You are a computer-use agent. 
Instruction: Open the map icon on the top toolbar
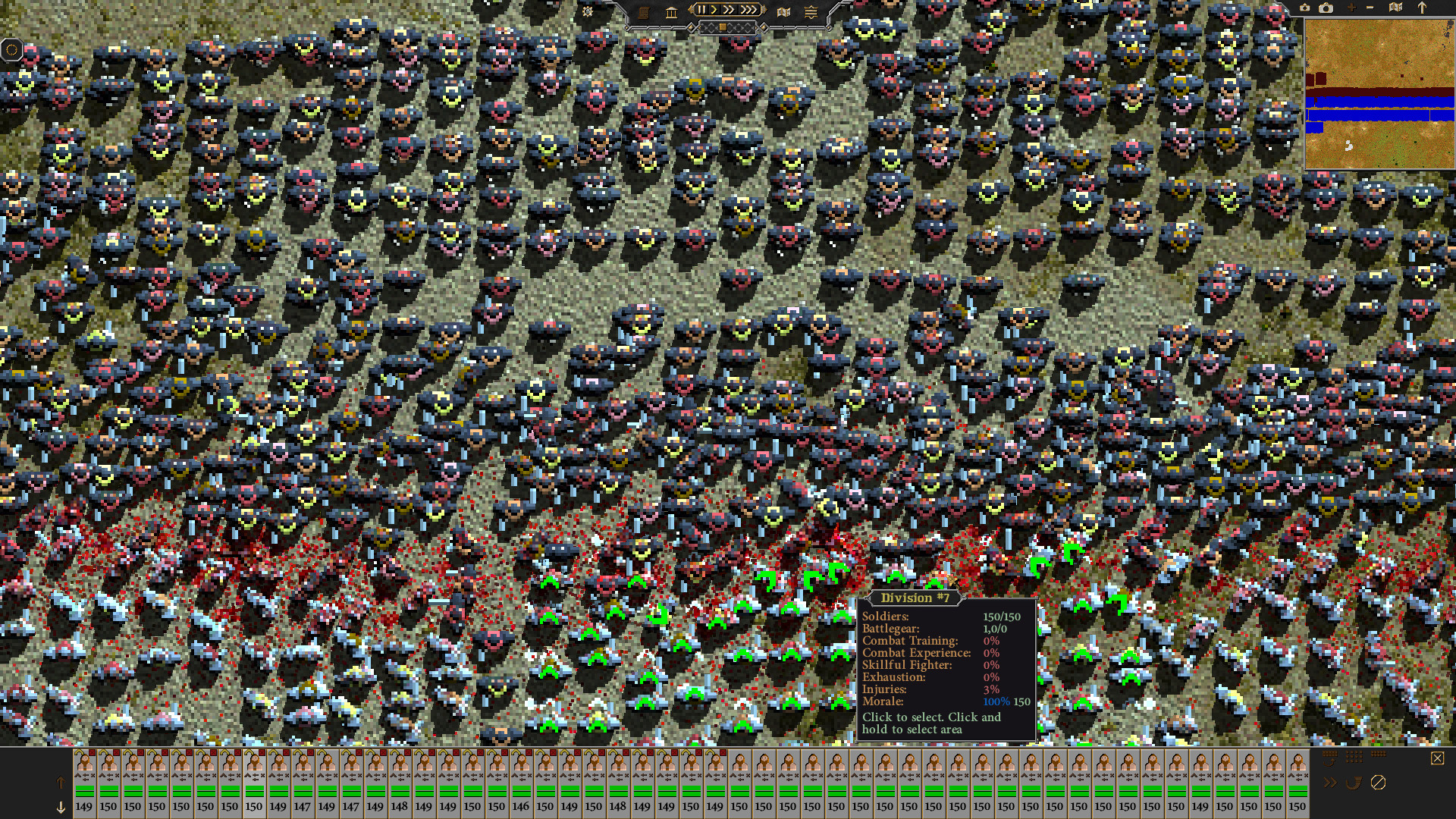click(x=783, y=11)
